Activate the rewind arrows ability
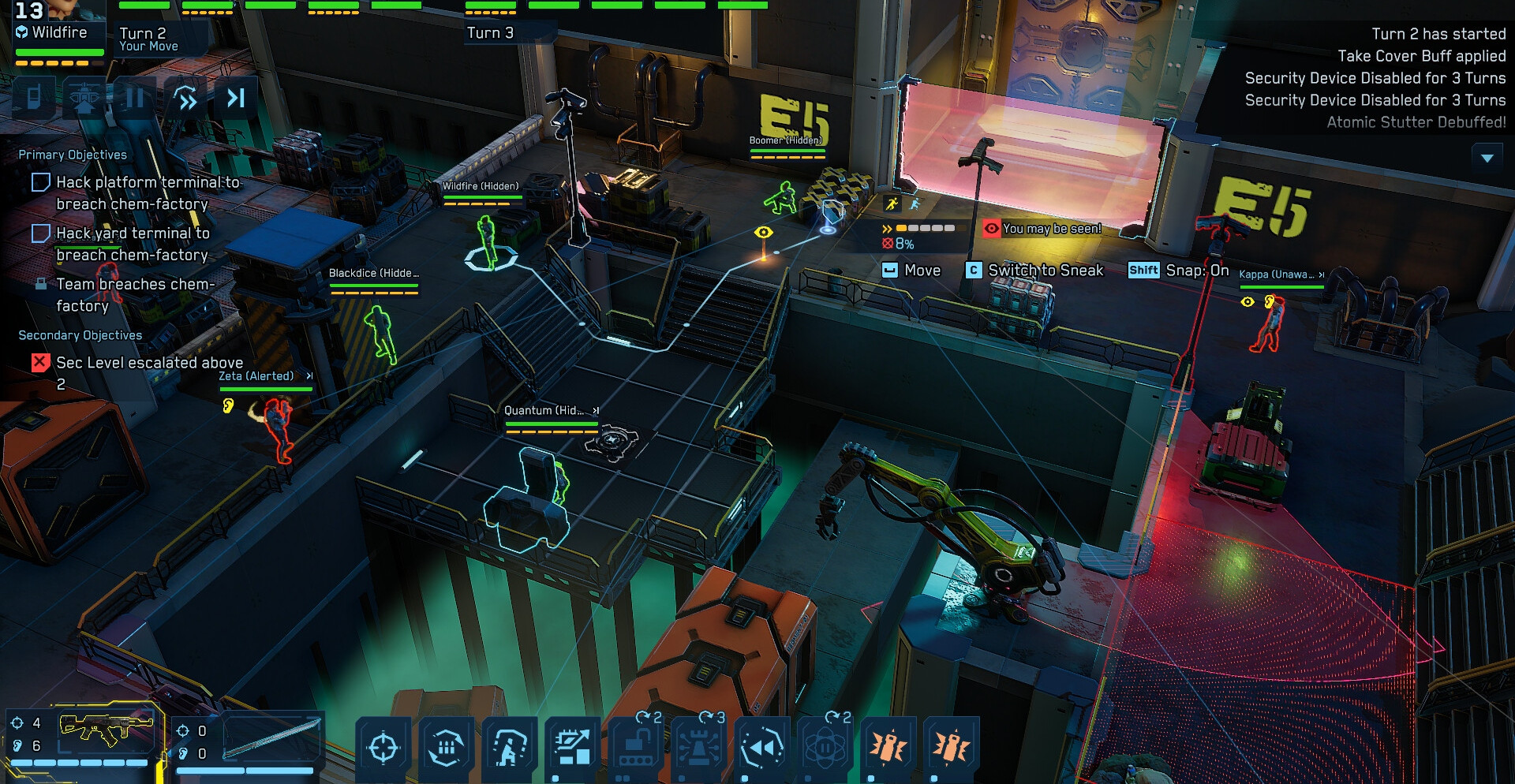Screen dimensions: 1515x784 click(x=762, y=747)
